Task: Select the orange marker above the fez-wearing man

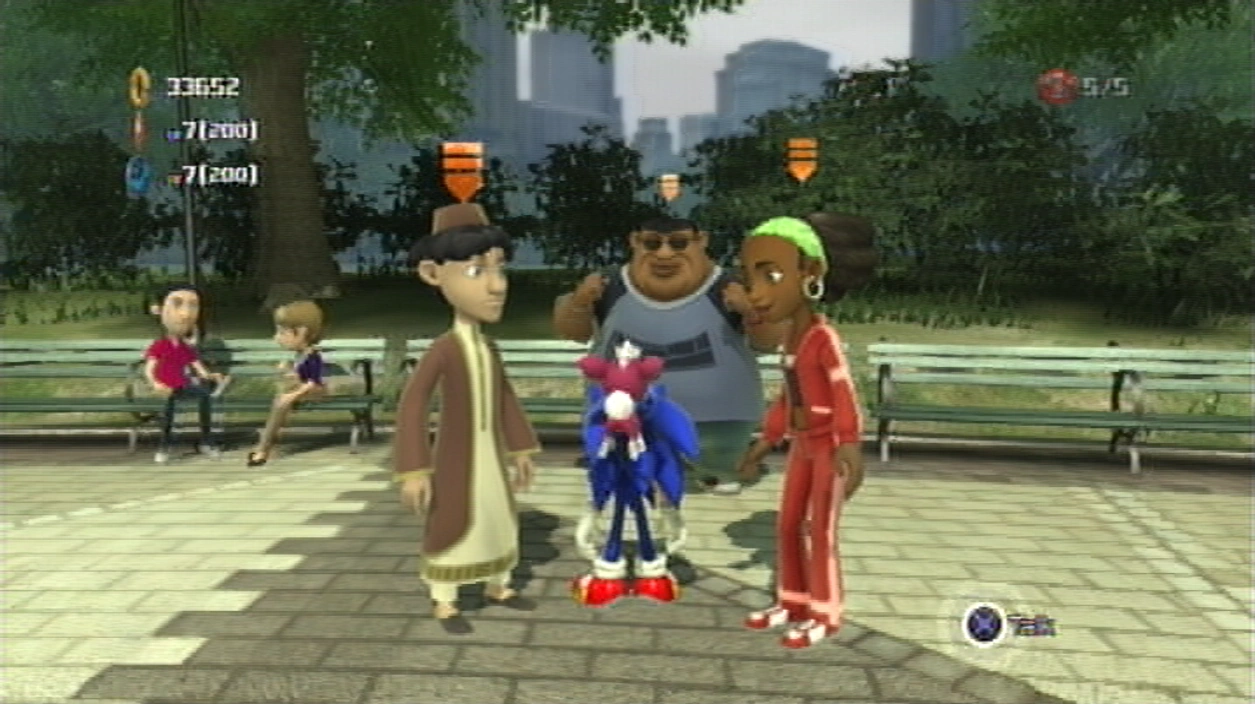Action: point(462,170)
